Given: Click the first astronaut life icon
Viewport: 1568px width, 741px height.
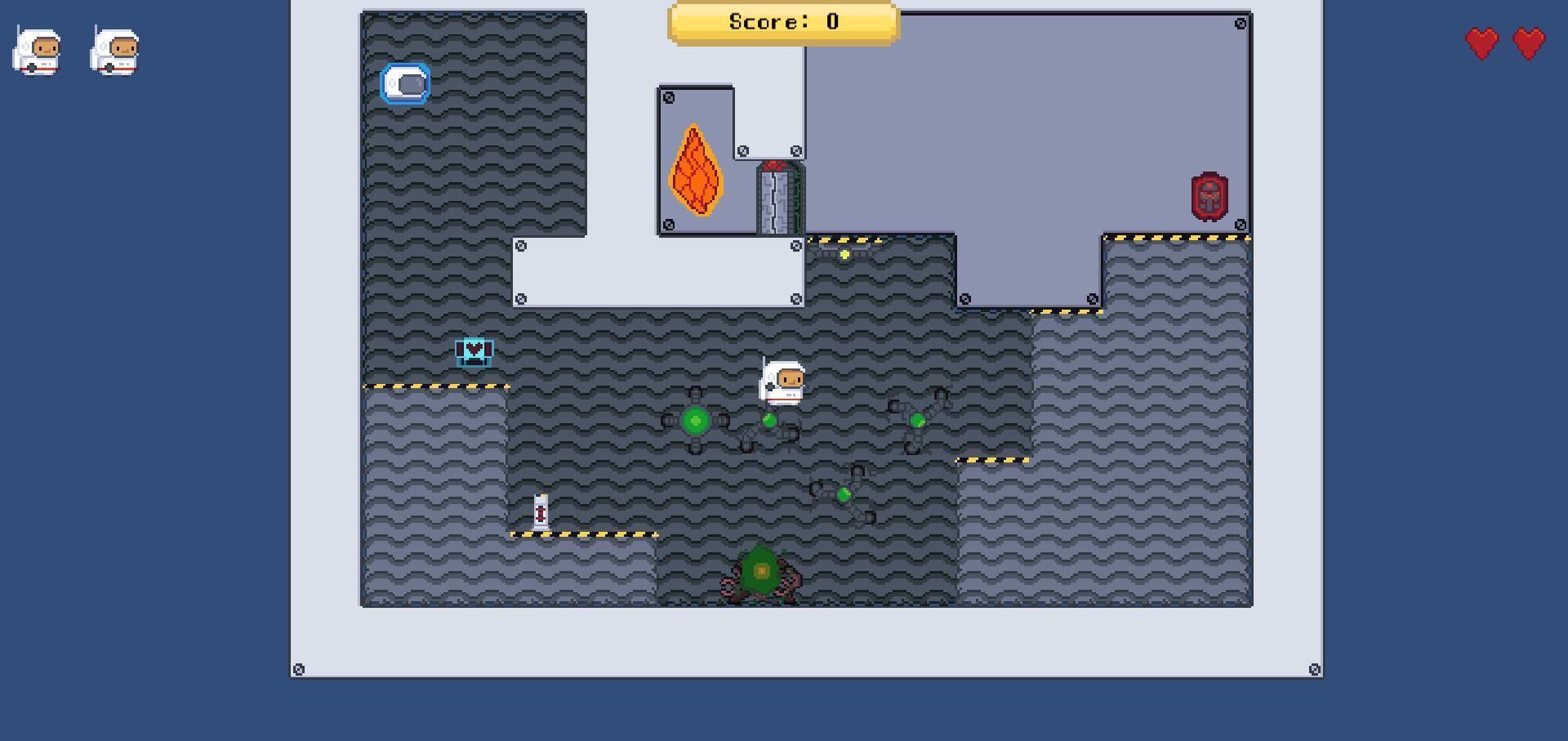Looking at the screenshot, I should tap(37, 51).
